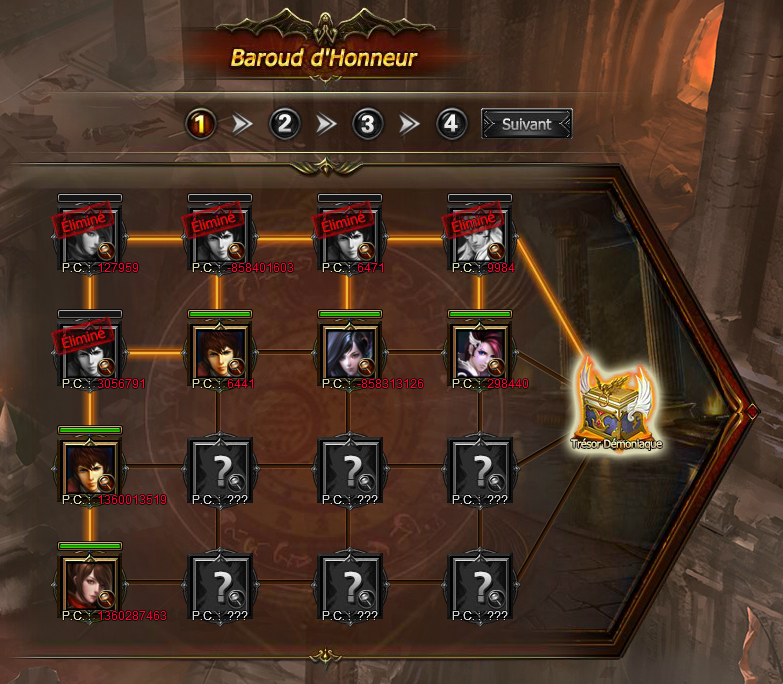Screen dimensions: 783x684
Task: Click the eliminated opponent with P.C. 3056791
Action: click(89, 352)
